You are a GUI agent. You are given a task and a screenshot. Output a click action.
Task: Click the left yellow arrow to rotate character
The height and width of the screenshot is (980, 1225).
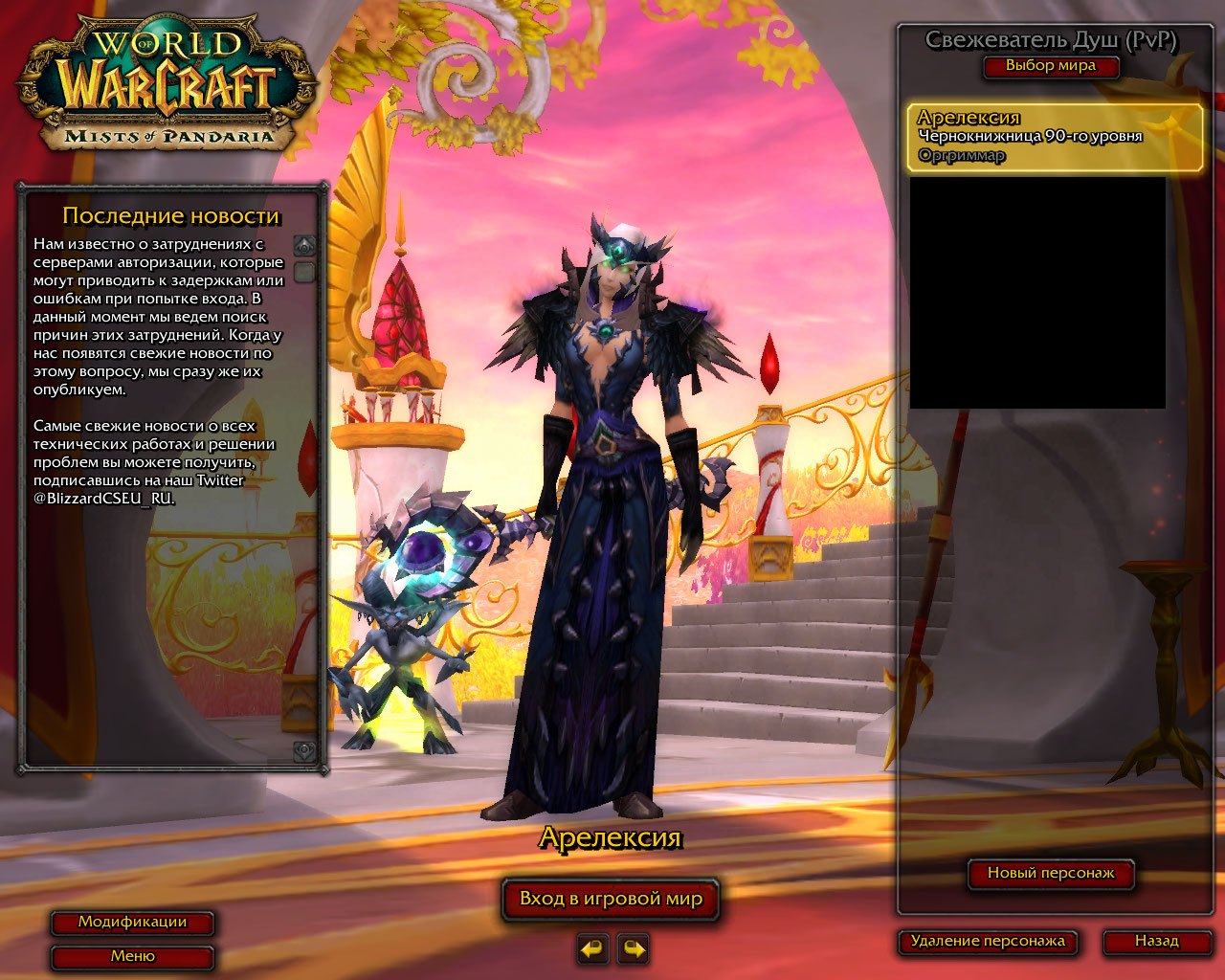591,950
